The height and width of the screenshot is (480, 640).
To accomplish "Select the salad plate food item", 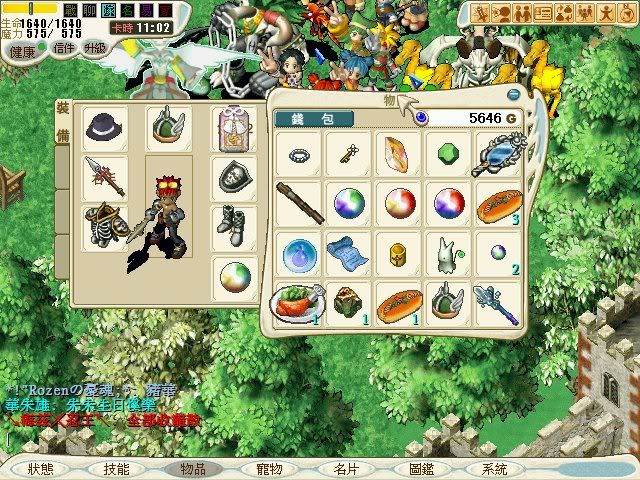I will [296, 300].
